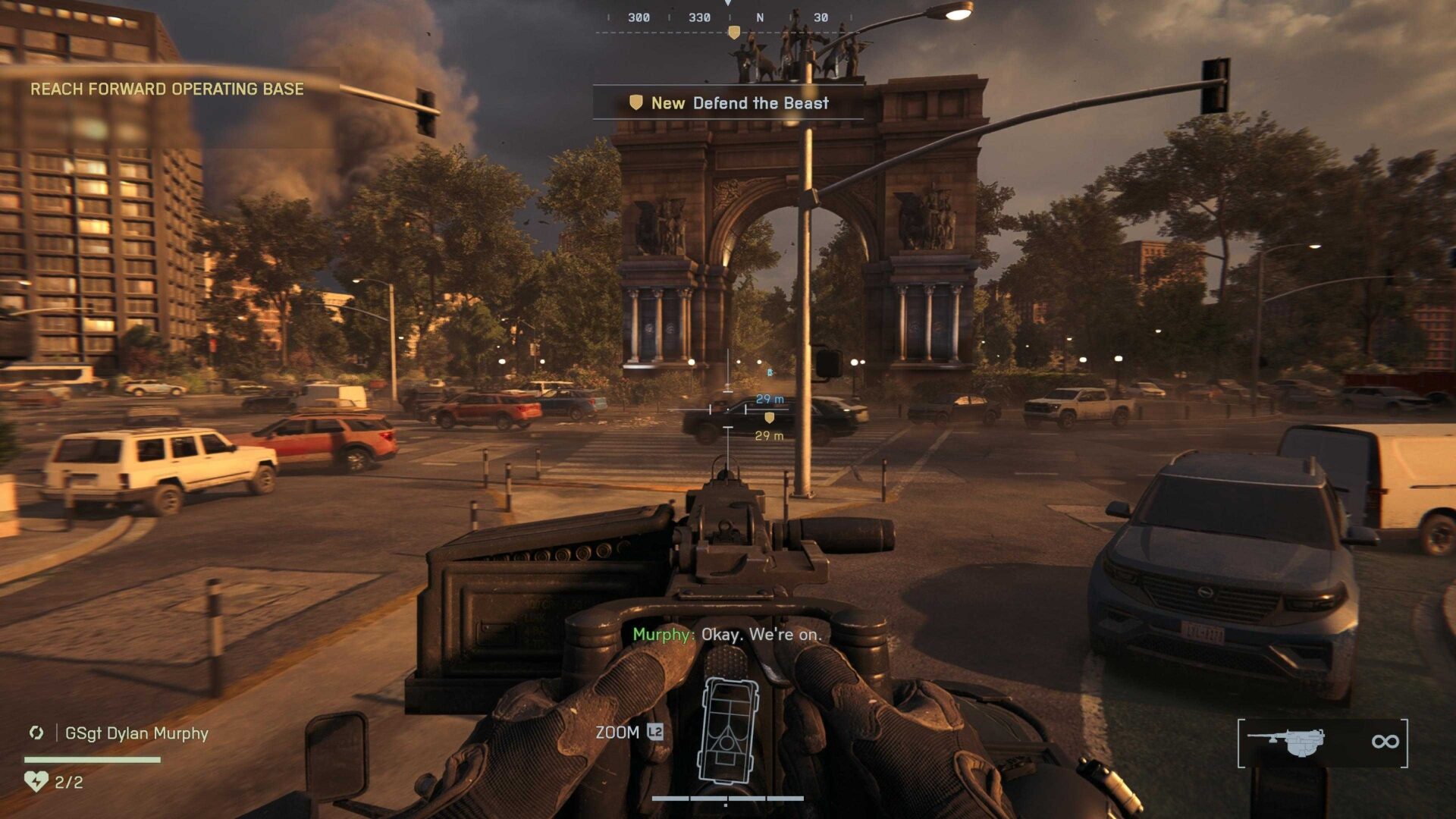Click the New Defend the Beast notification
Image resolution: width=1456 pixels, height=819 pixels.
click(x=728, y=103)
